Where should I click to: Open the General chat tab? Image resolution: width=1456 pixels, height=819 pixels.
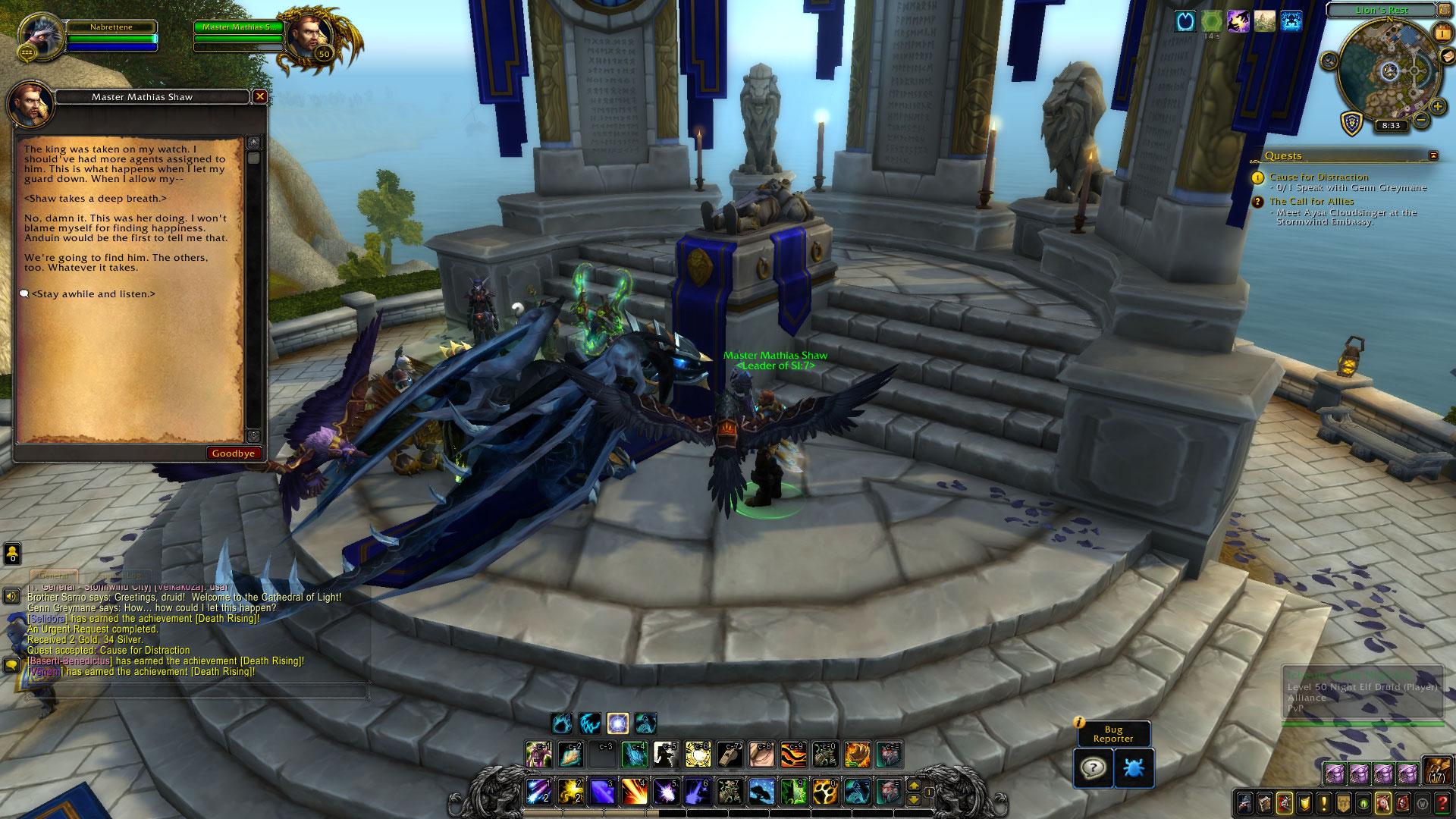point(55,576)
